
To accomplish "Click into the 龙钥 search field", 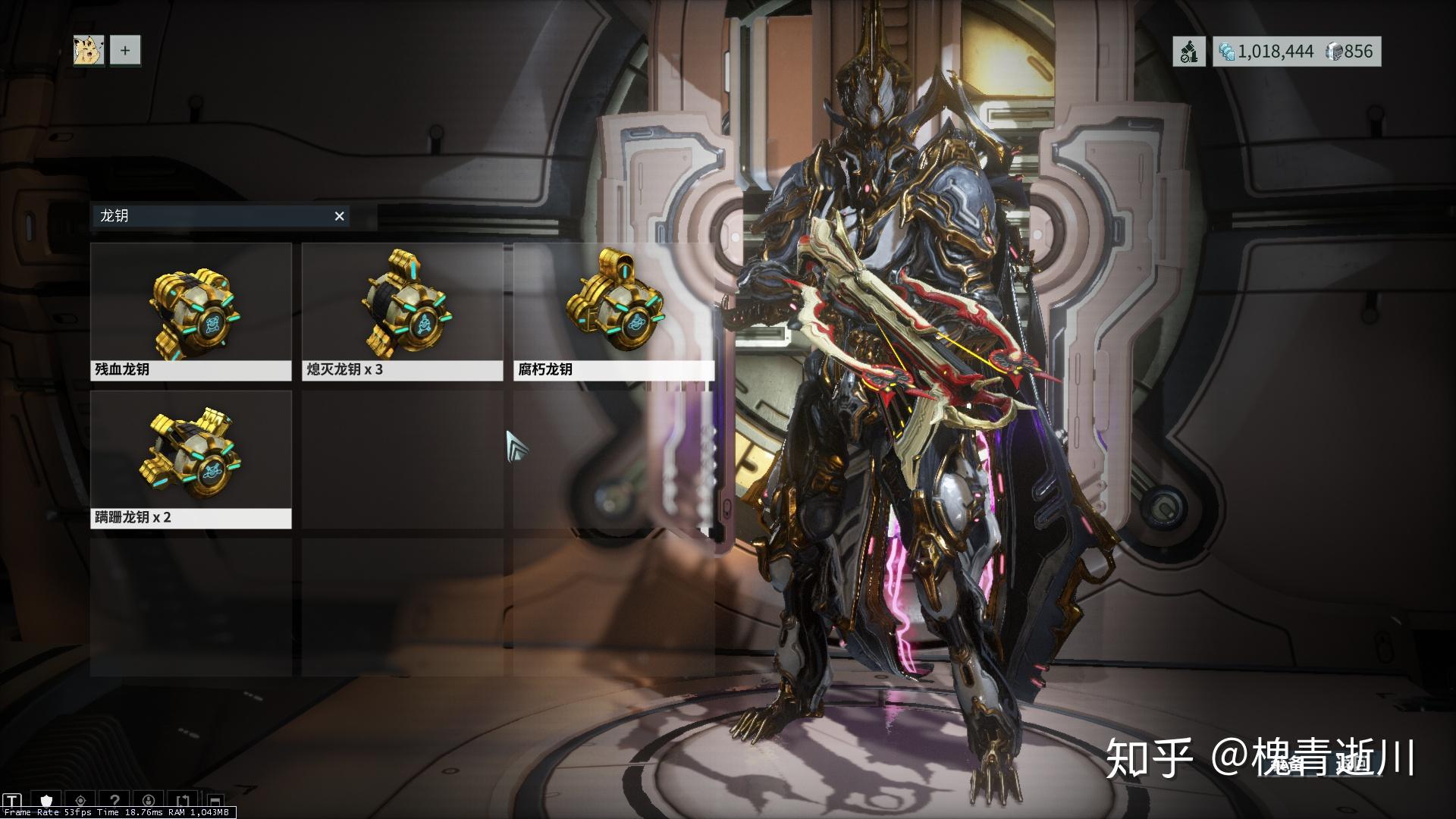I will [x=212, y=217].
